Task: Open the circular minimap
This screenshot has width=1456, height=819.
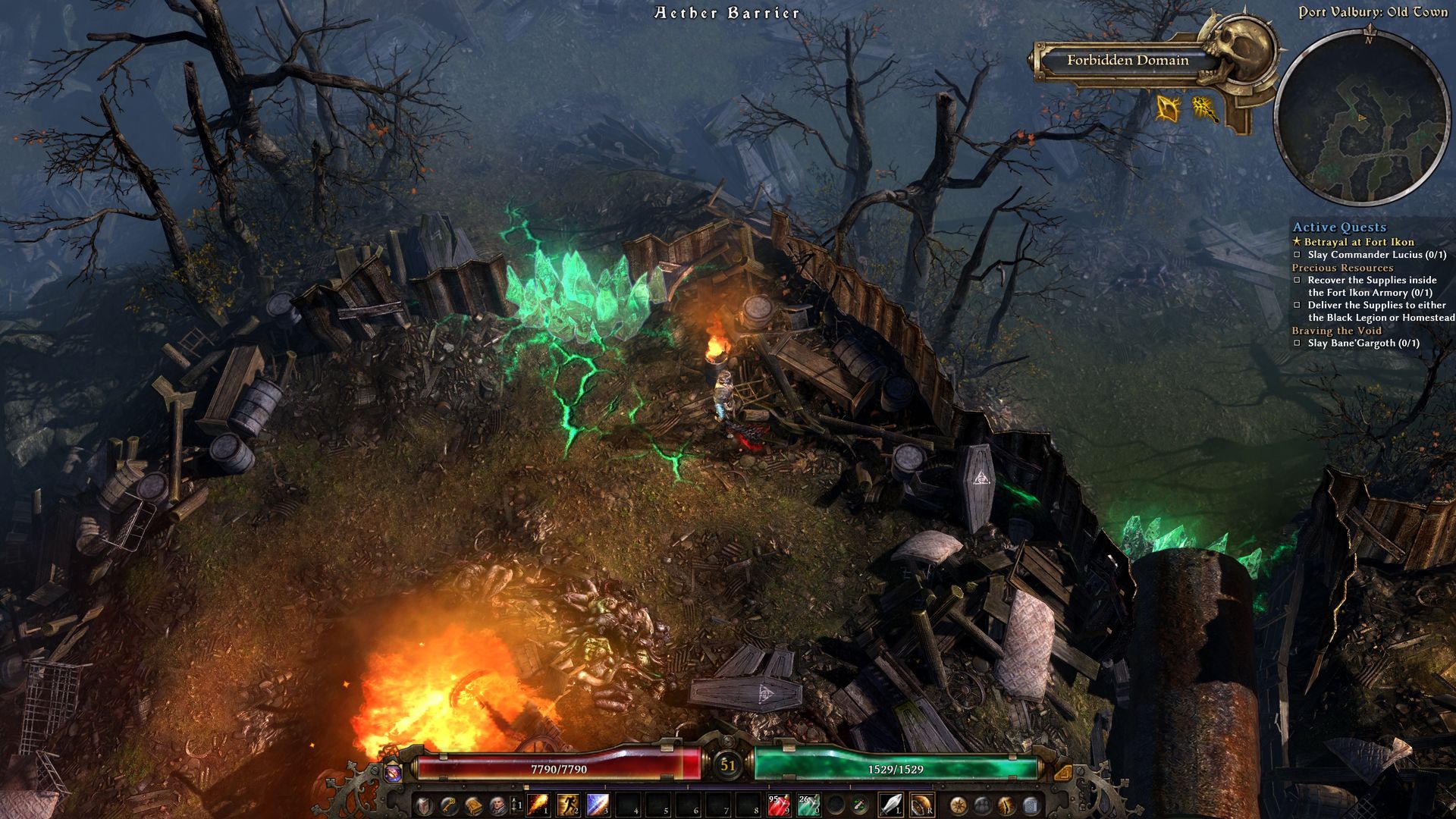Action: [1362, 115]
